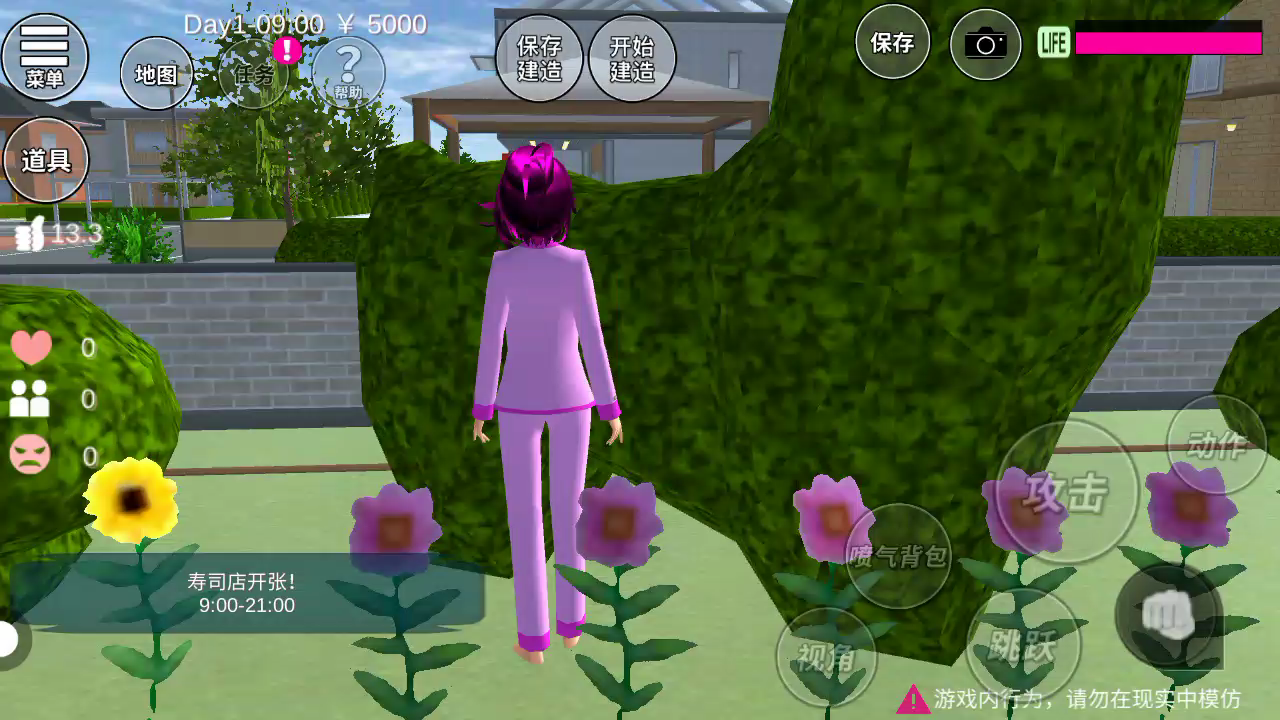Start building with 开始建造
This screenshot has height=720, width=1280.
pos(632,59)
